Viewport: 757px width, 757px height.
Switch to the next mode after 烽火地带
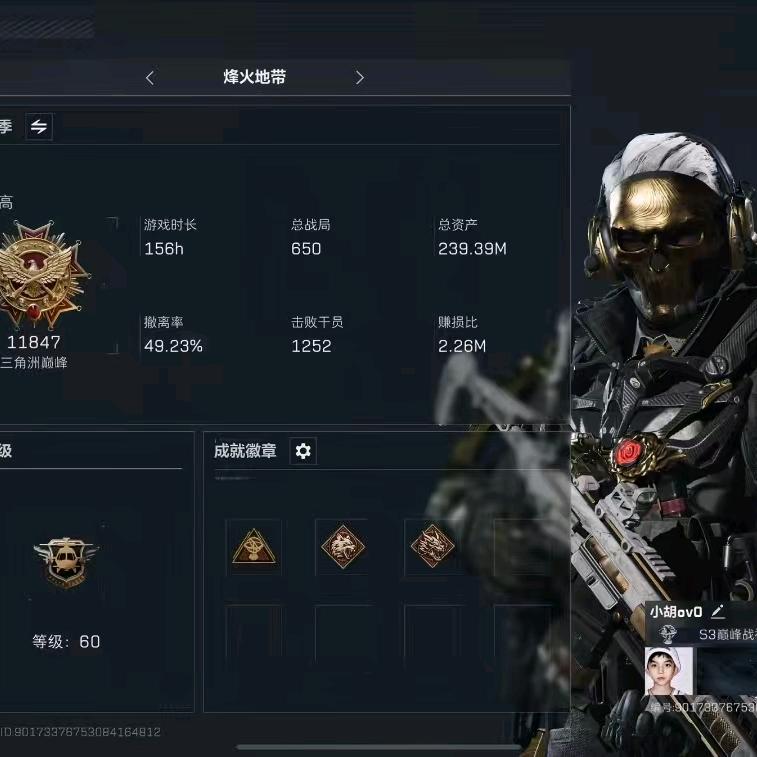[x=360, y=77]
